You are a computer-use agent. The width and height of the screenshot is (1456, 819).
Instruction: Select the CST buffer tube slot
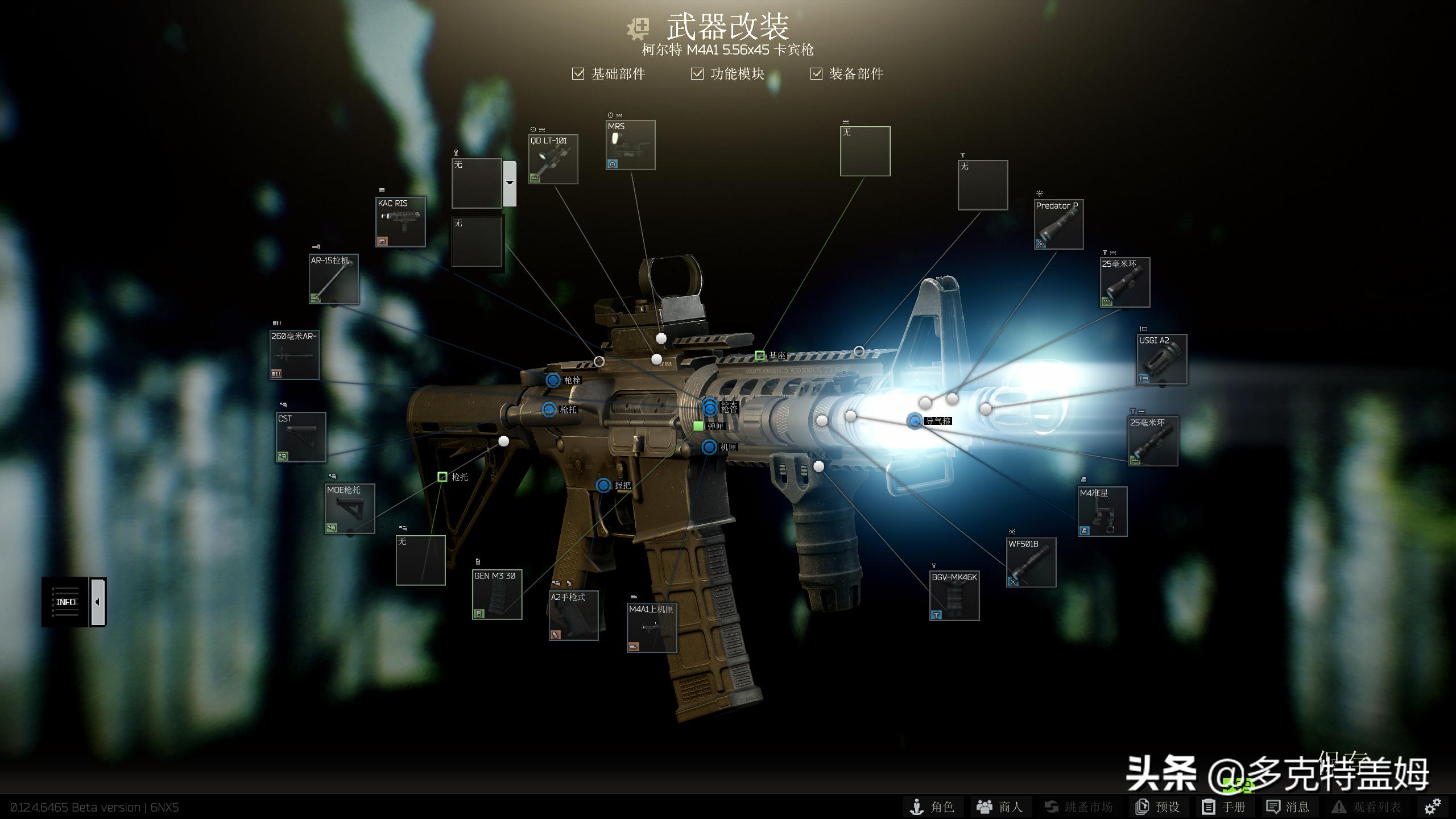pos(301,437)
